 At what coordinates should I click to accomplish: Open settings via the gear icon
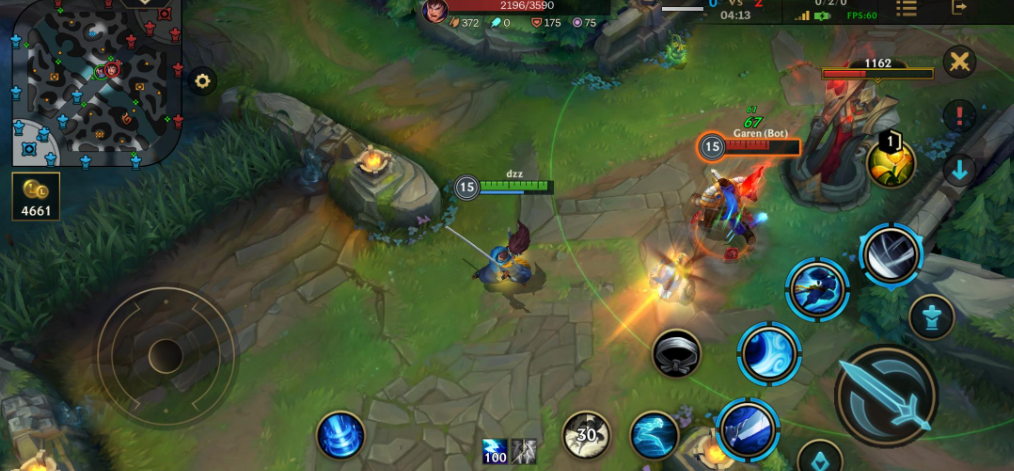click(x=203, y=81)
